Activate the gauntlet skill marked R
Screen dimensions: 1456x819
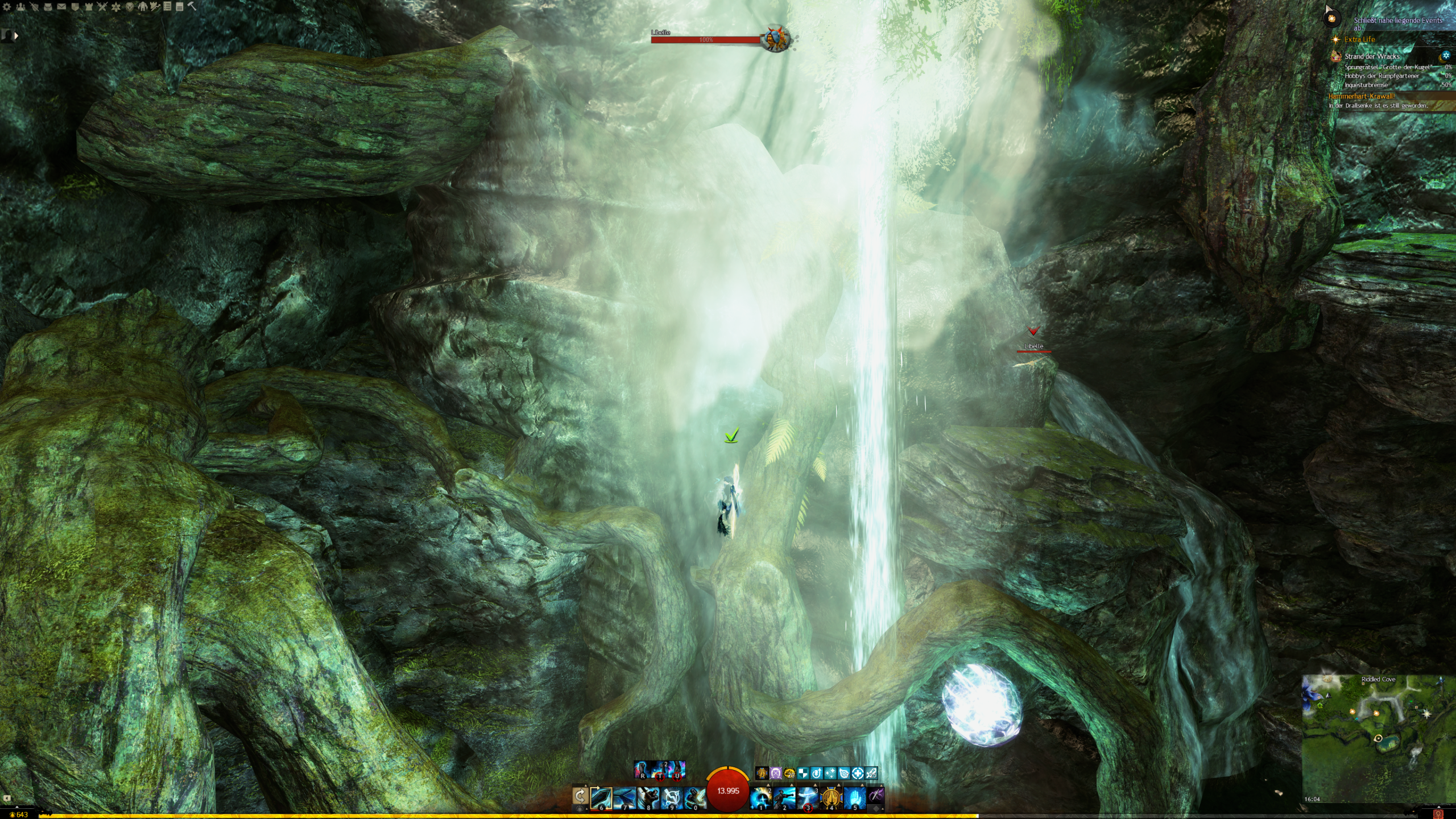642,770
